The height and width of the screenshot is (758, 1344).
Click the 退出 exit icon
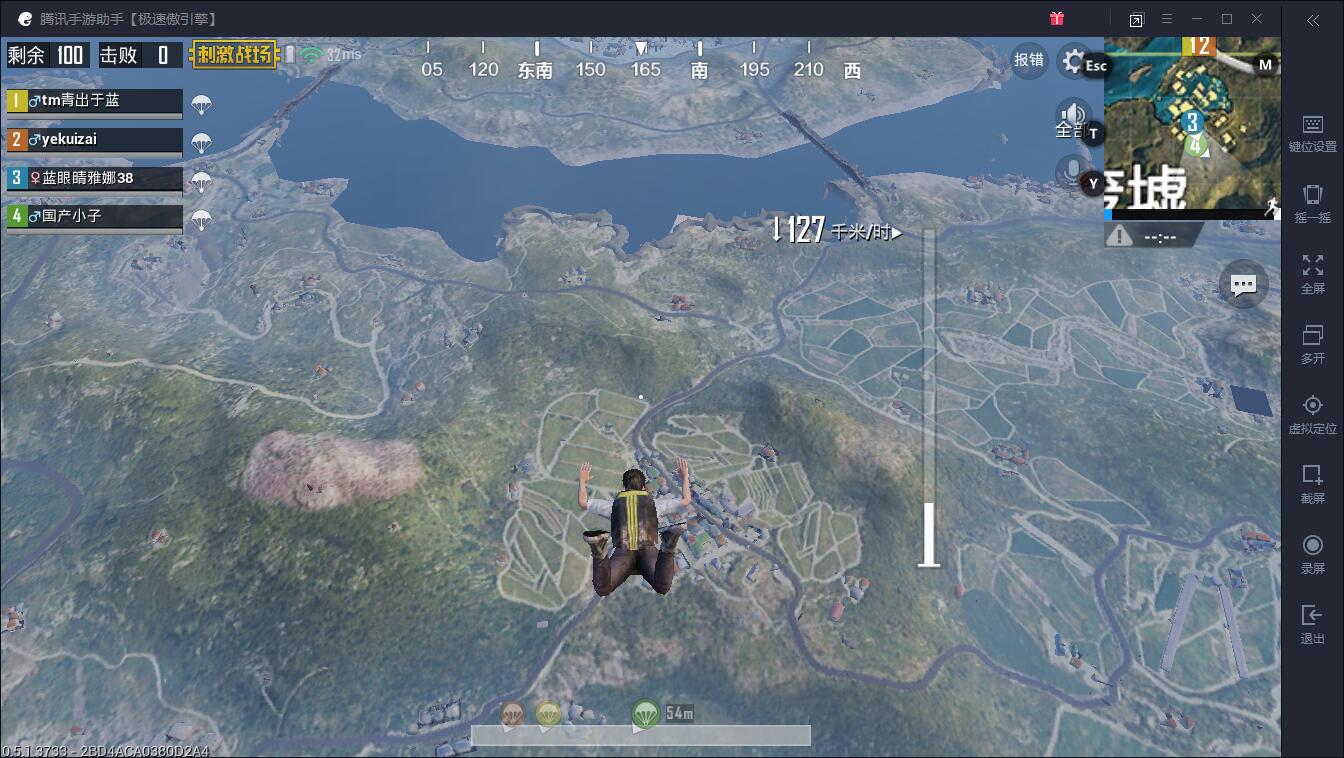pyautogui.click(x=1312, y=618)
